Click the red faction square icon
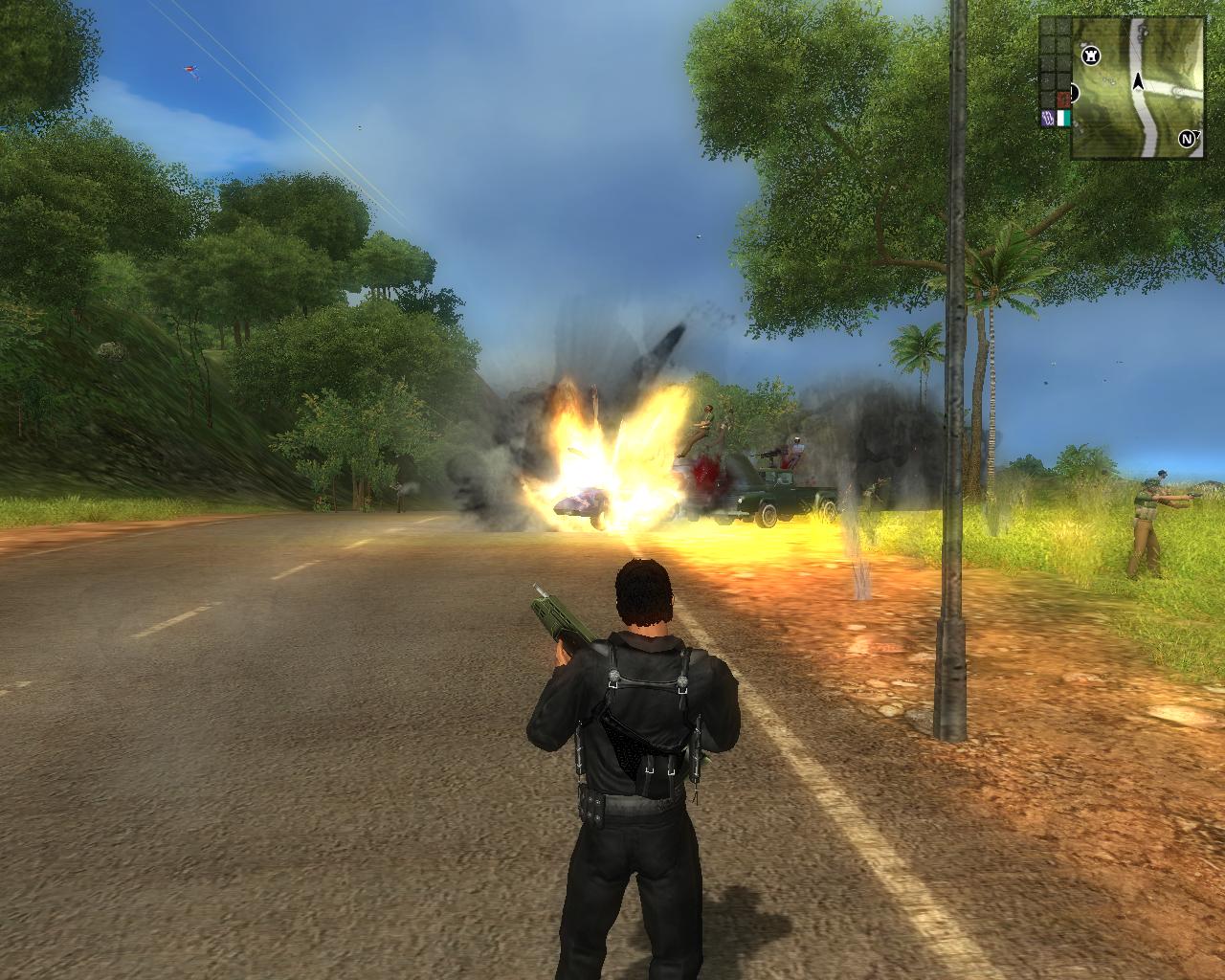Viewport: 1225px width, 980px height. click(x=1062, y=100)
